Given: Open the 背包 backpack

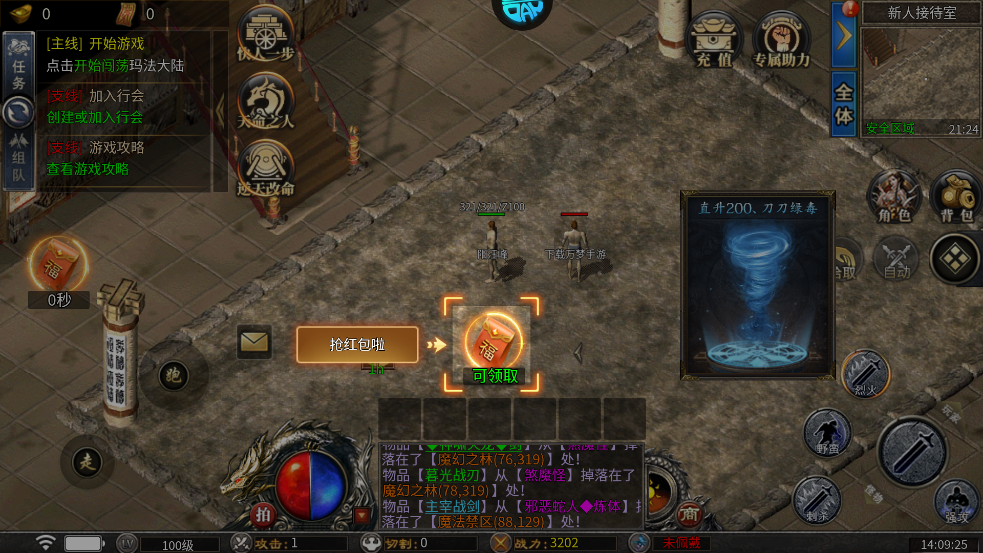Looking at the screenshot, I should pyautogui.click(x=955, y=195).
